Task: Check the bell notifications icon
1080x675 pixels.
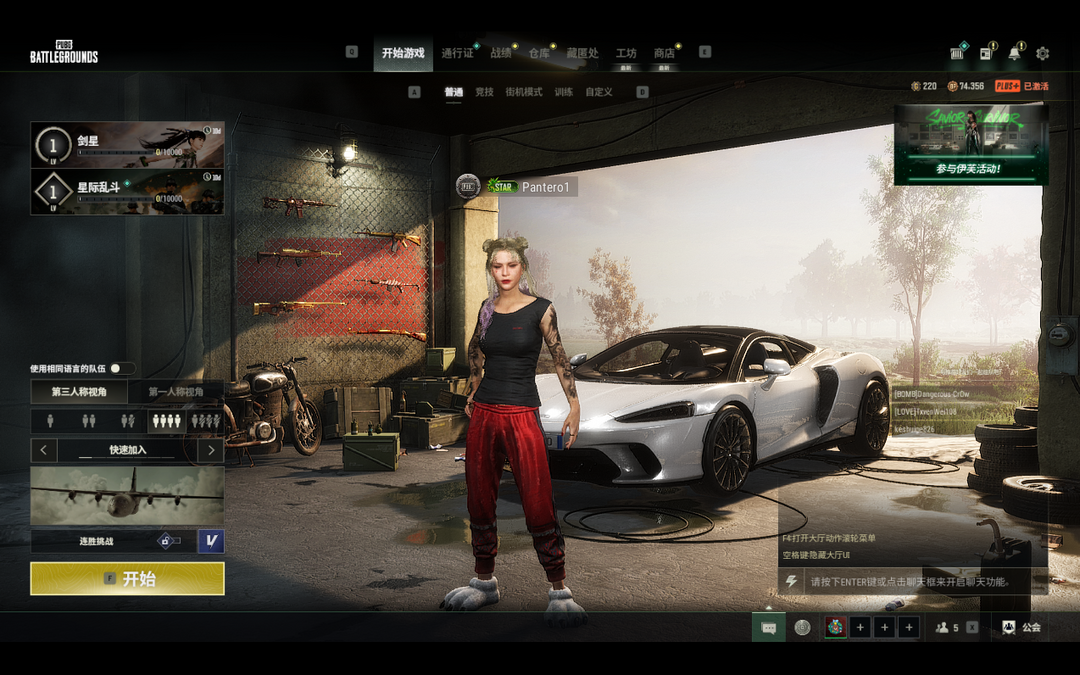Action: (1015, 54)
